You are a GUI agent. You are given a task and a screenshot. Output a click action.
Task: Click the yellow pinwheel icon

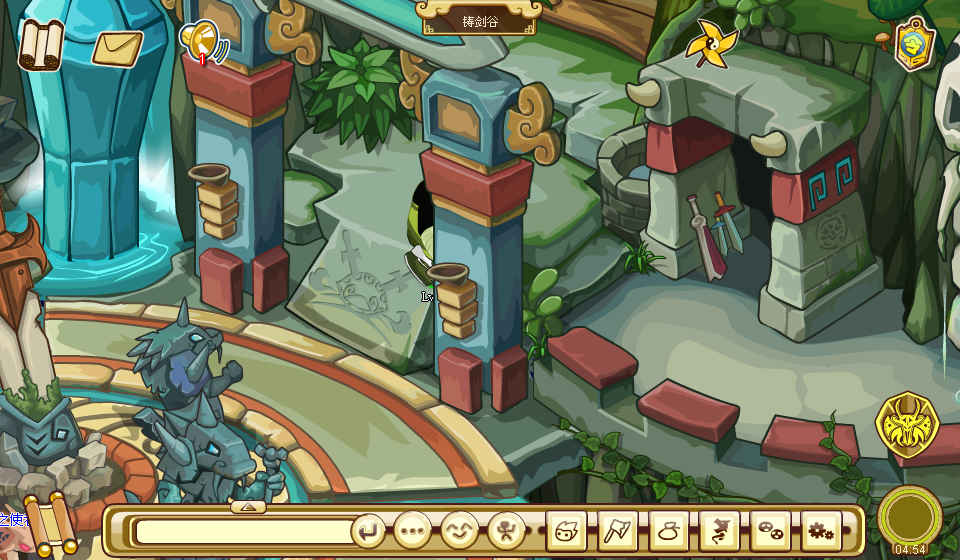tap(711, 45)
